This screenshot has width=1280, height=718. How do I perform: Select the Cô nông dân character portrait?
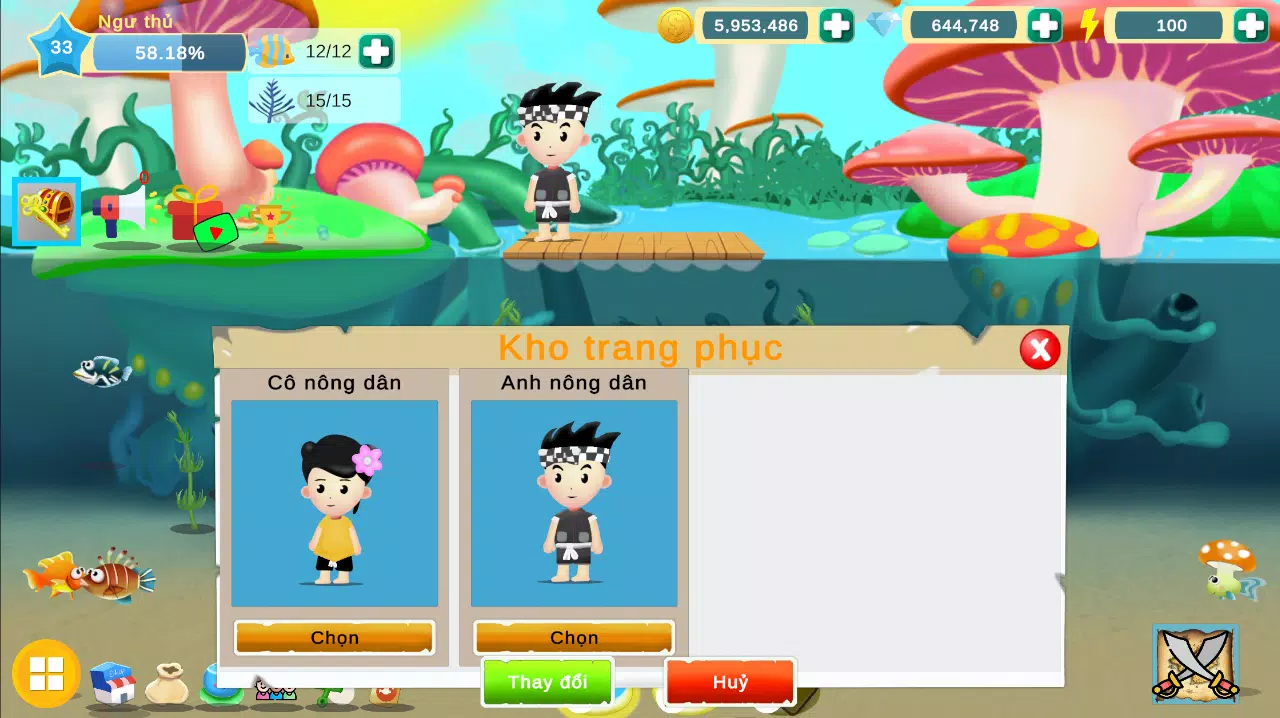click(x=334, y=503)
